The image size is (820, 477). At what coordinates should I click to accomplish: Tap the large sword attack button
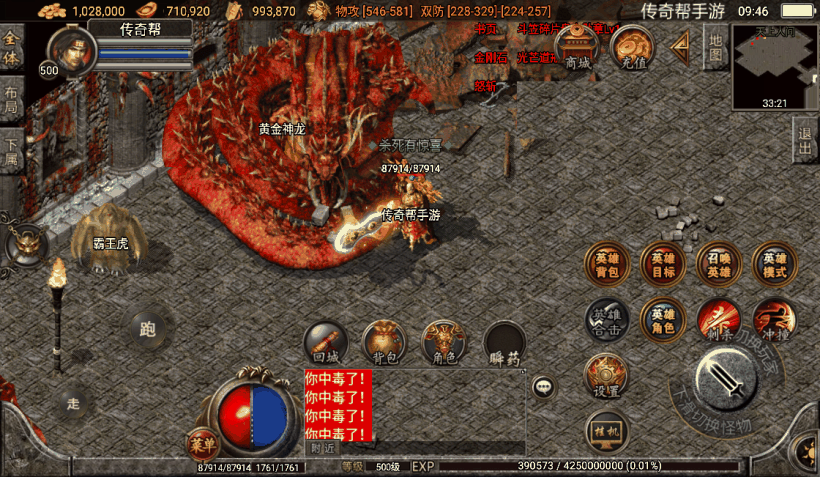(725, 379)
